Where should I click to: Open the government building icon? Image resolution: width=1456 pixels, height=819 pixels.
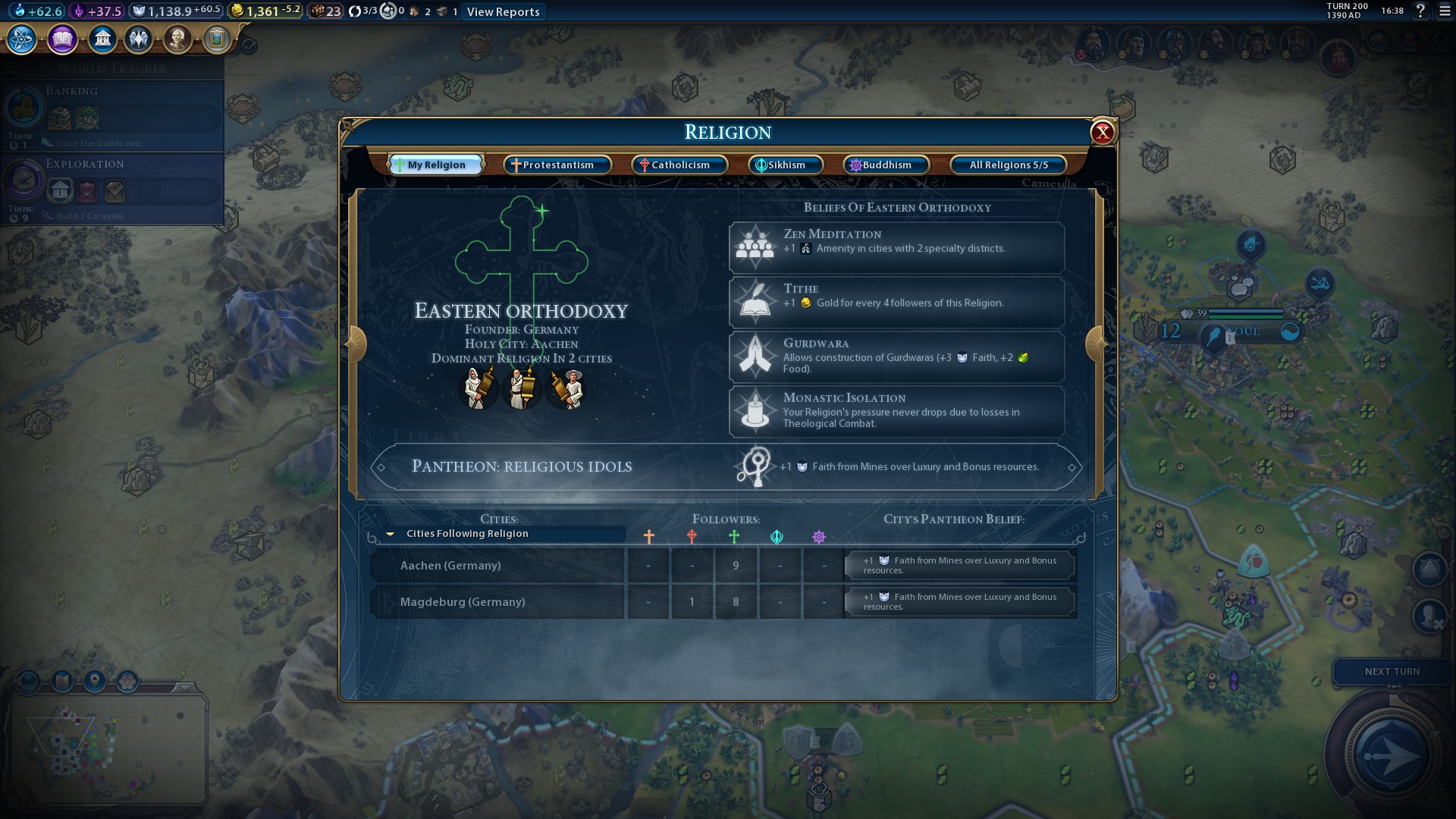(102, 39)
